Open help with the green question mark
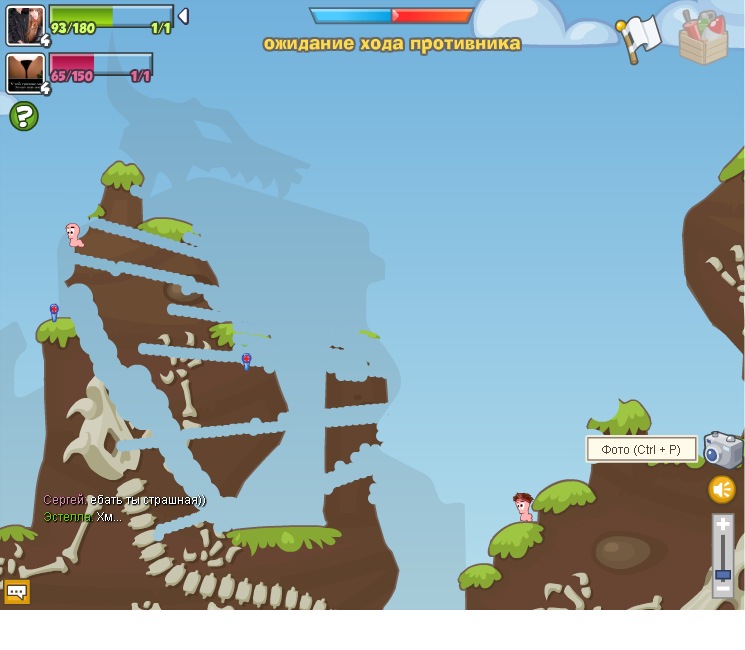Screen dimensions: 745x650 (x=24, y=117)
